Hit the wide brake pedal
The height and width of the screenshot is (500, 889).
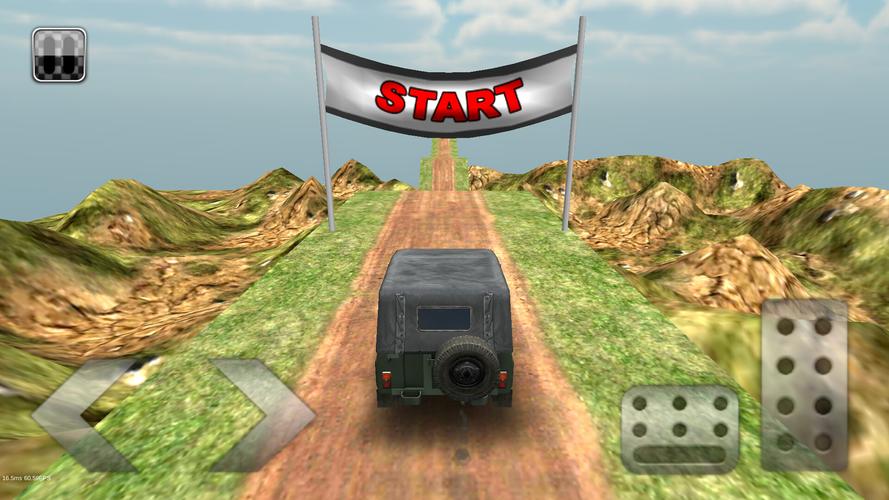pyautogui.click(x=680, y=427)
